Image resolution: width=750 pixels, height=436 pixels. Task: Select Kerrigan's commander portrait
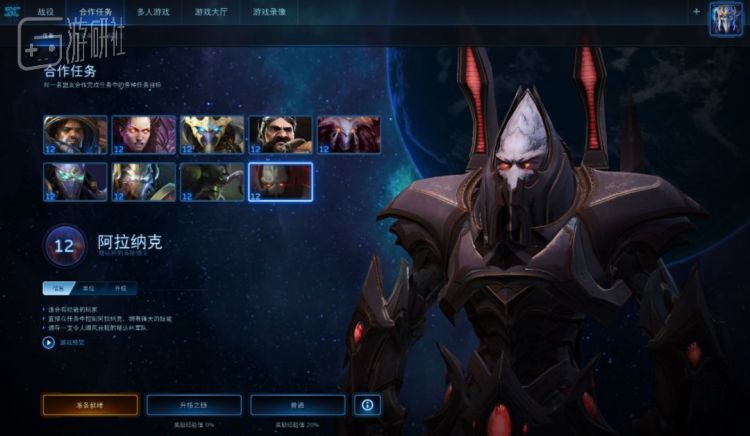click(143, 135)
